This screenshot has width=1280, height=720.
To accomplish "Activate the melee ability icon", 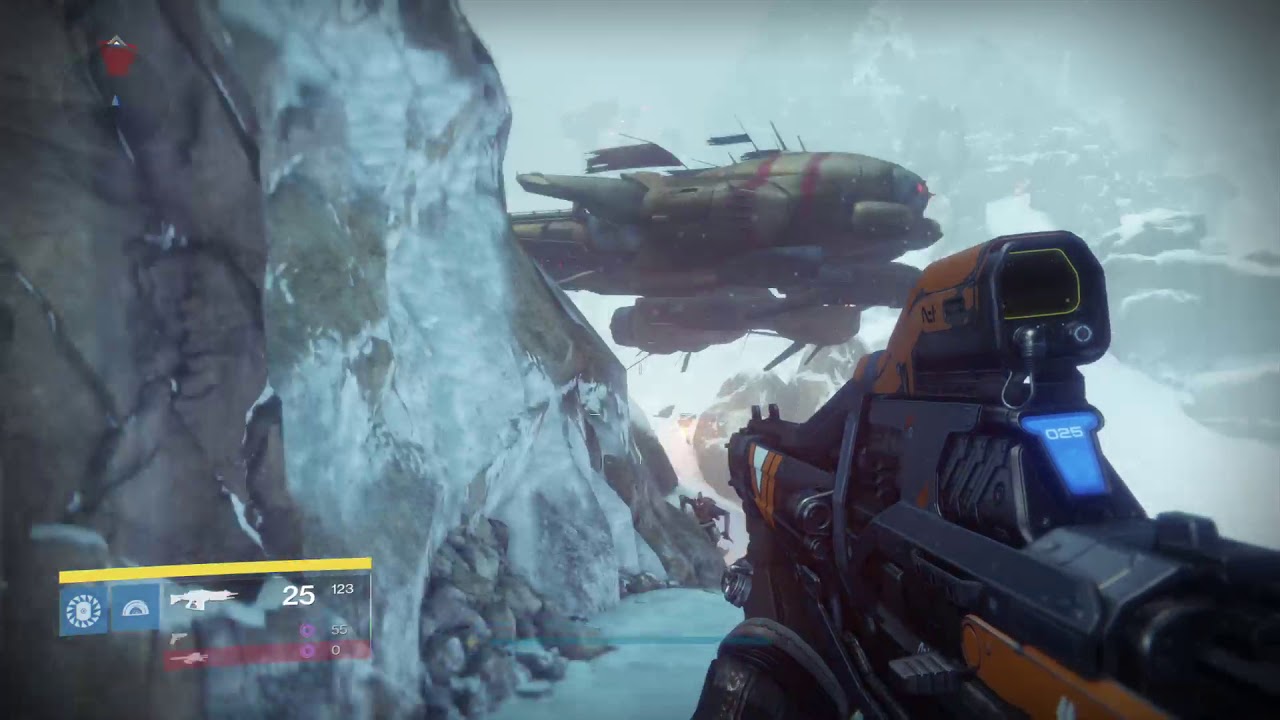I will [x=134, y=609].
